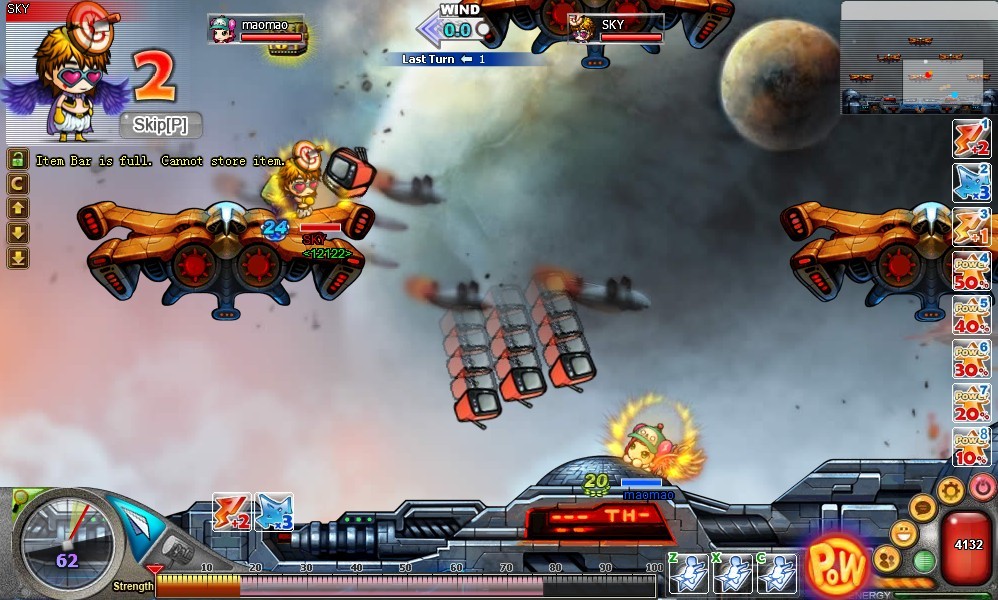Toggle the green padlock icon
998x600 pixels.
coord(17,159)
